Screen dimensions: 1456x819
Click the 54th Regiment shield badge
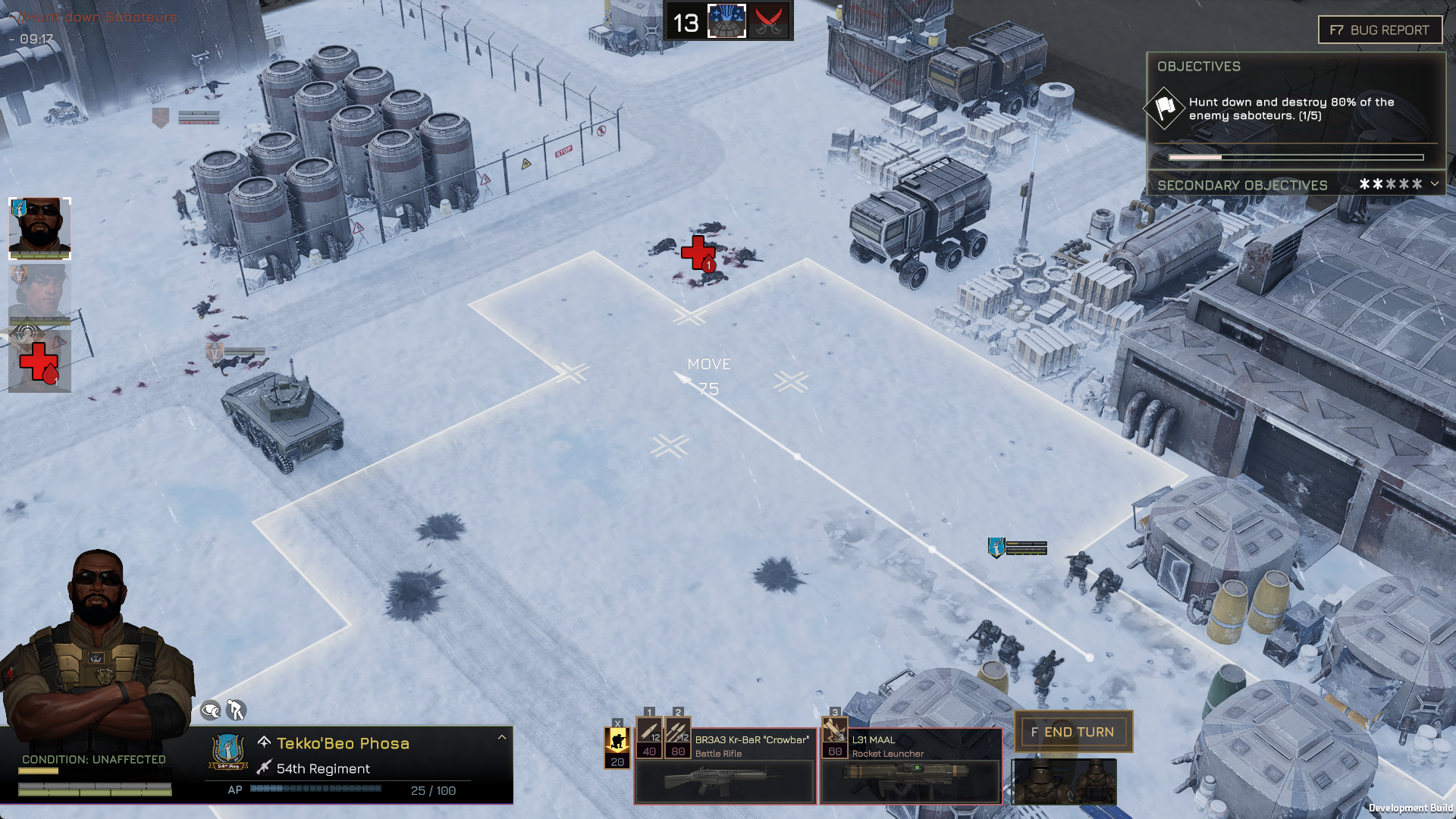coord(227,752)
